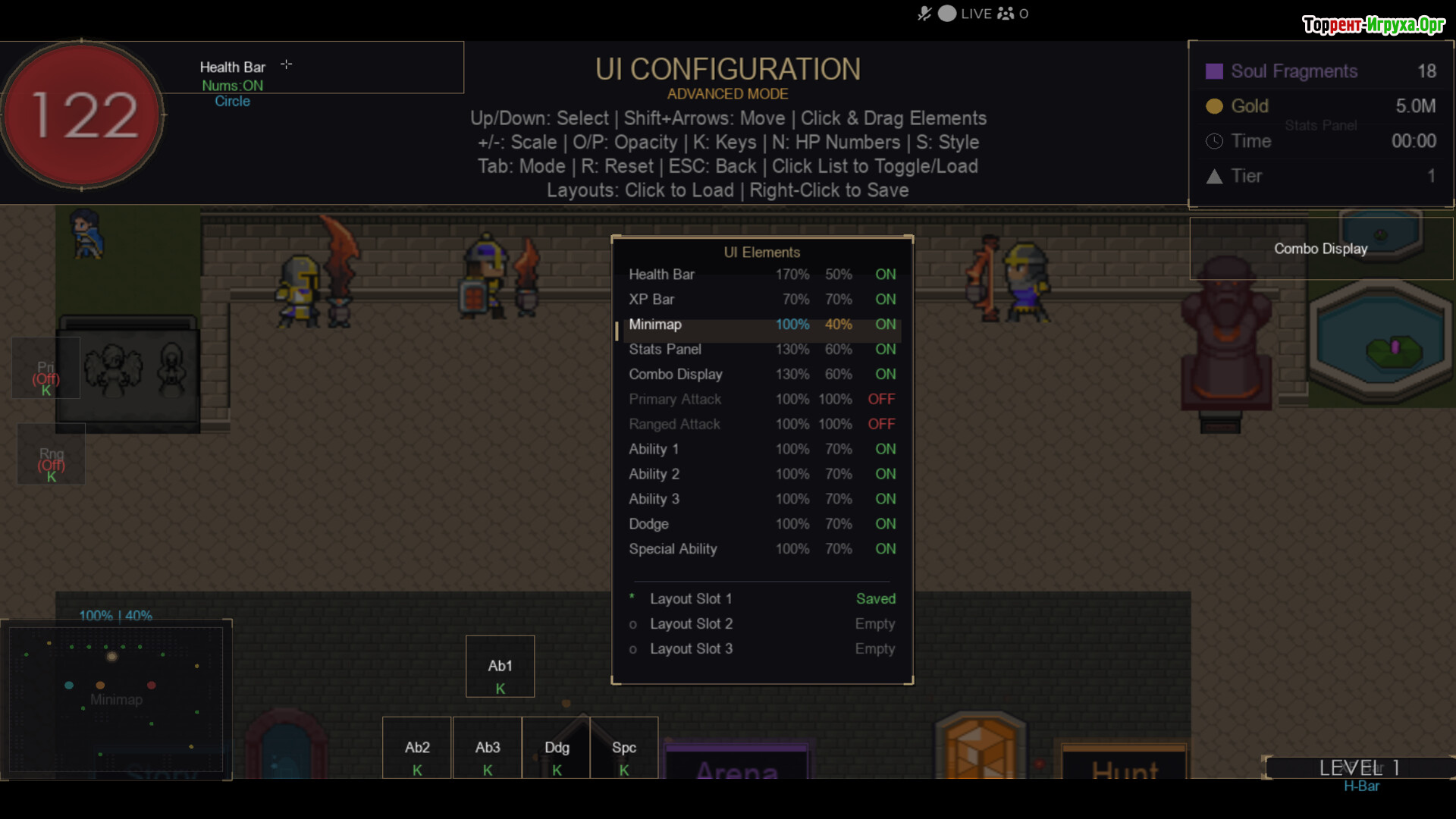Choose the XP Bar list entry
Viewport: 1456px width, 819px height.
[x=761, y=300]
